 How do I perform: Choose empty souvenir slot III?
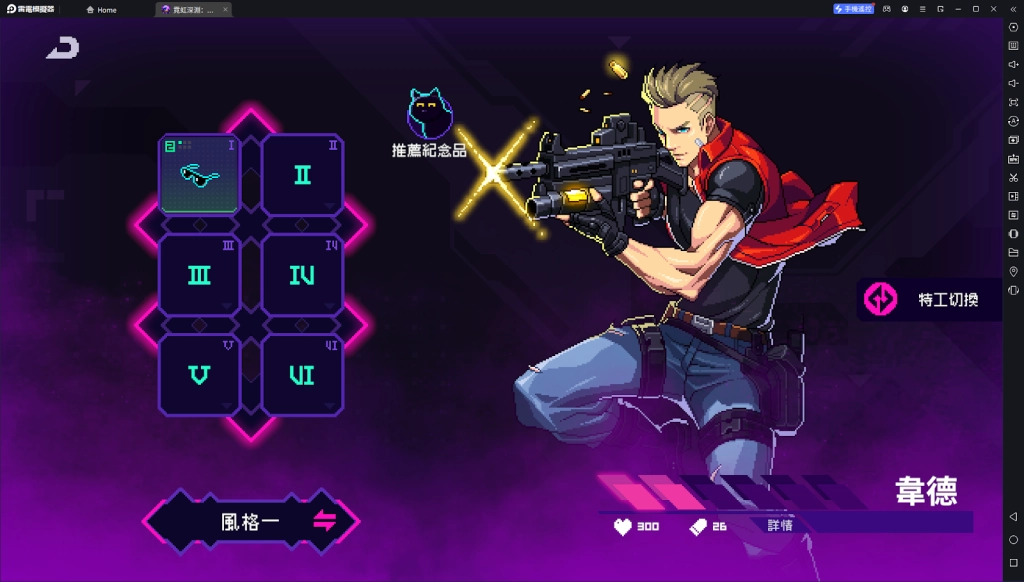(200, 275)
